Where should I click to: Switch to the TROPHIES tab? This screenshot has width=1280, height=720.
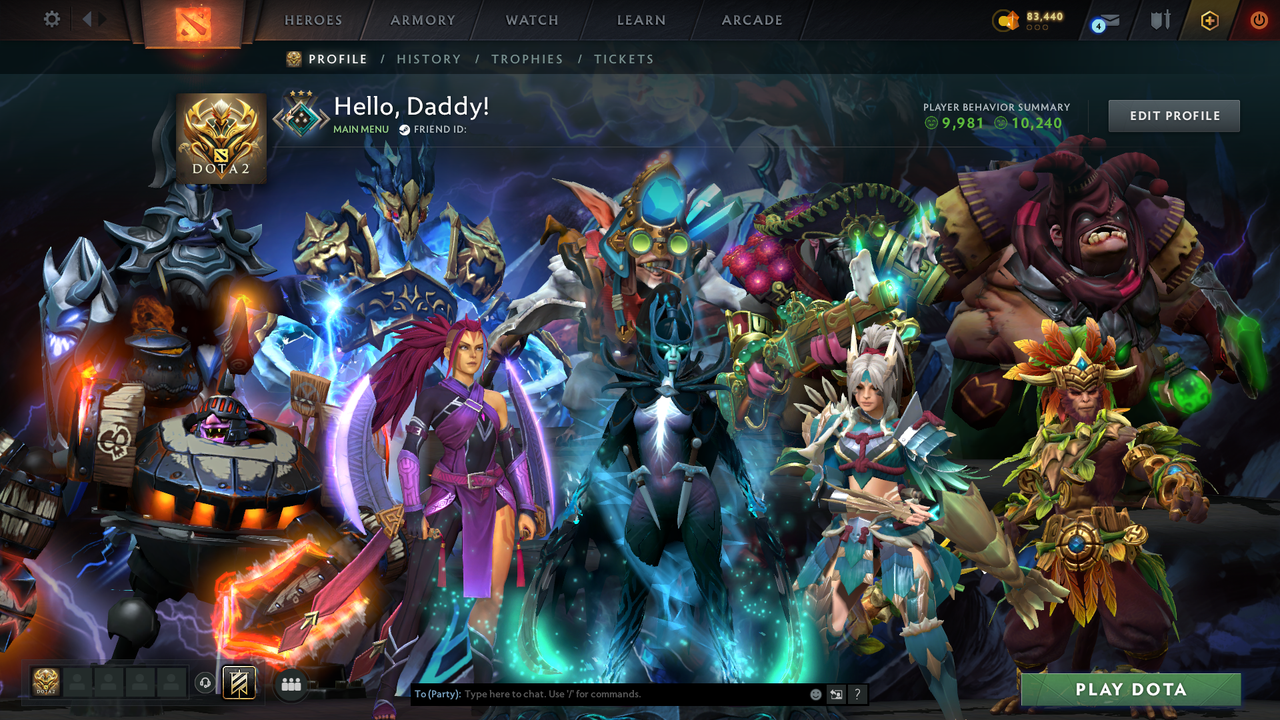pyautogui.click(x=527, y=59)
